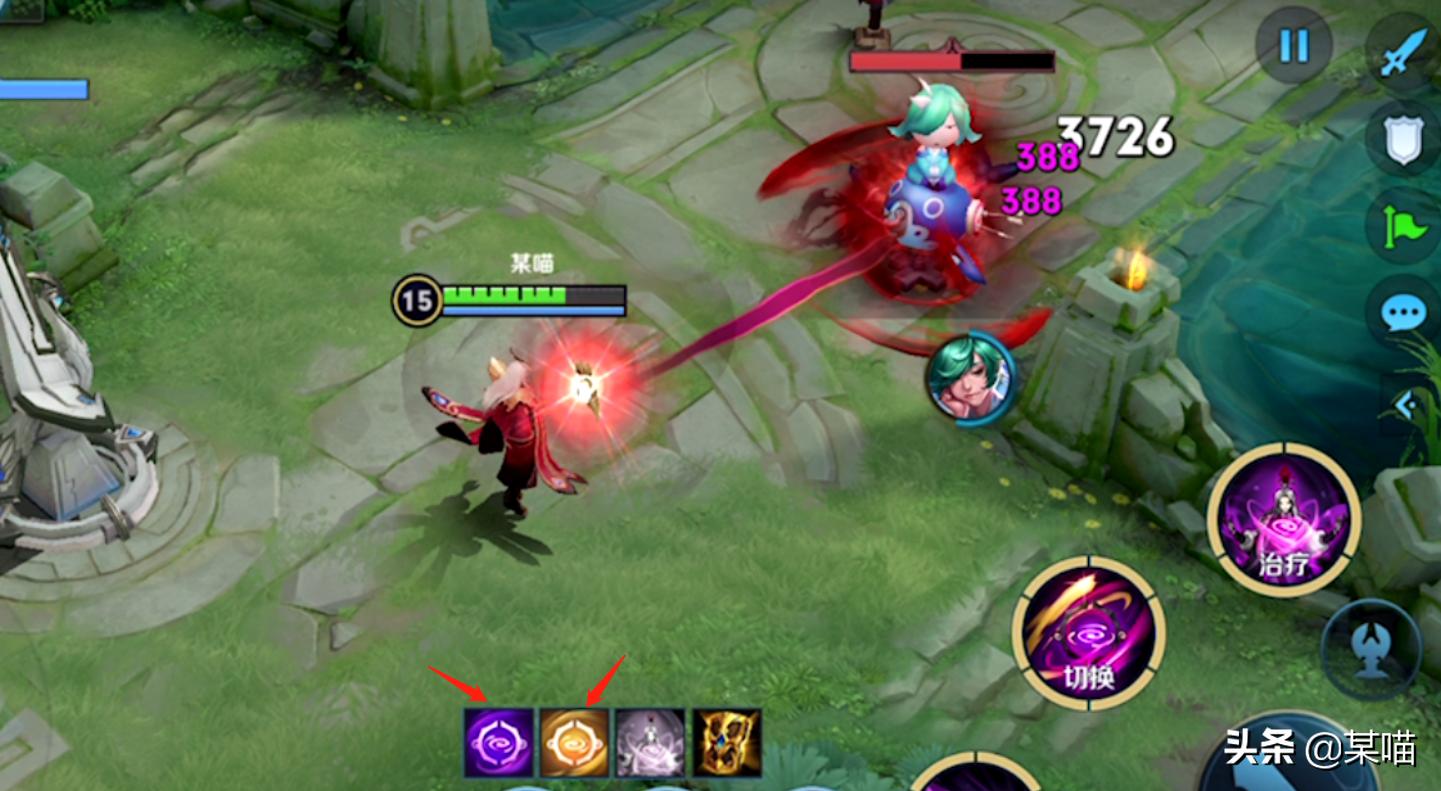Viewport: 1441px width, 791px height.
Task: Select the purple swirl buff icon
Action: pos(499,743)
